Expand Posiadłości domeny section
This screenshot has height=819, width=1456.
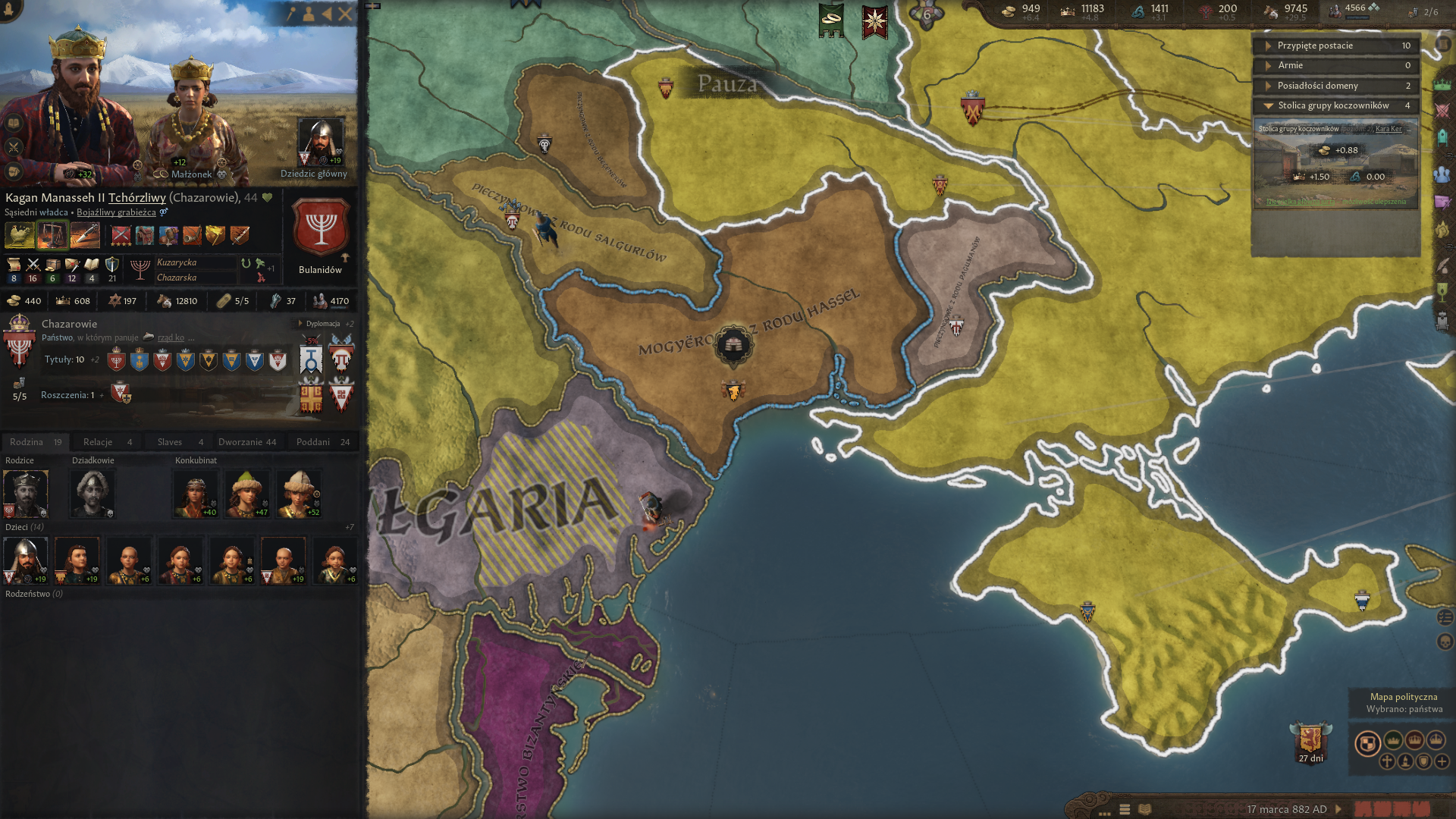1335,86
